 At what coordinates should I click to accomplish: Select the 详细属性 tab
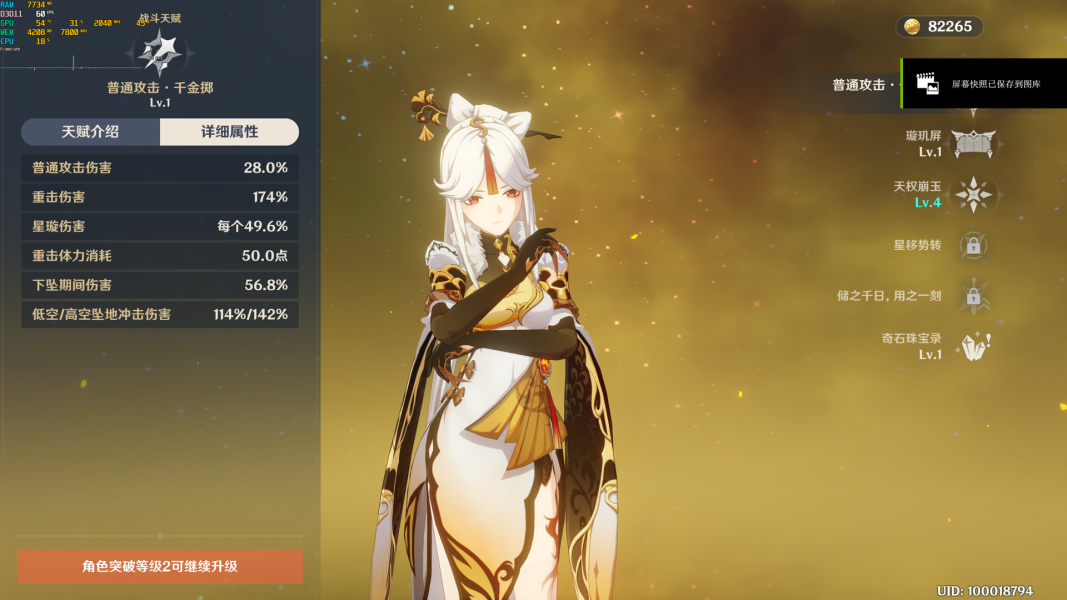point(229,132)
